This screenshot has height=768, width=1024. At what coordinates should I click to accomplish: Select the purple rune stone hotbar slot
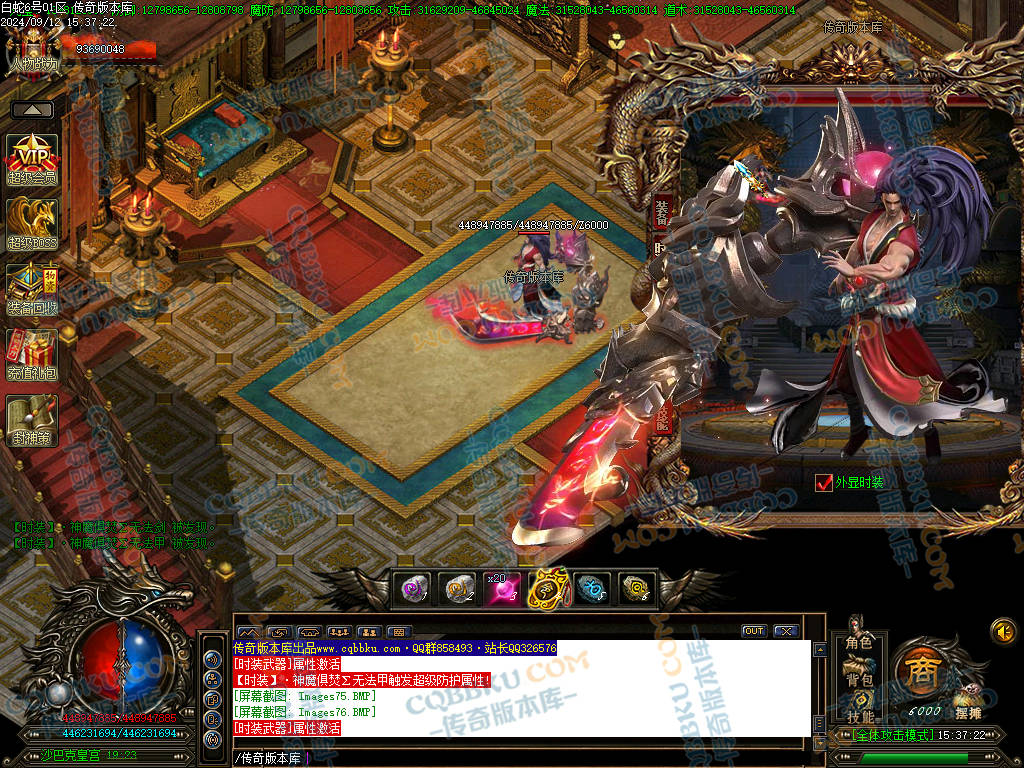point(413,589)
